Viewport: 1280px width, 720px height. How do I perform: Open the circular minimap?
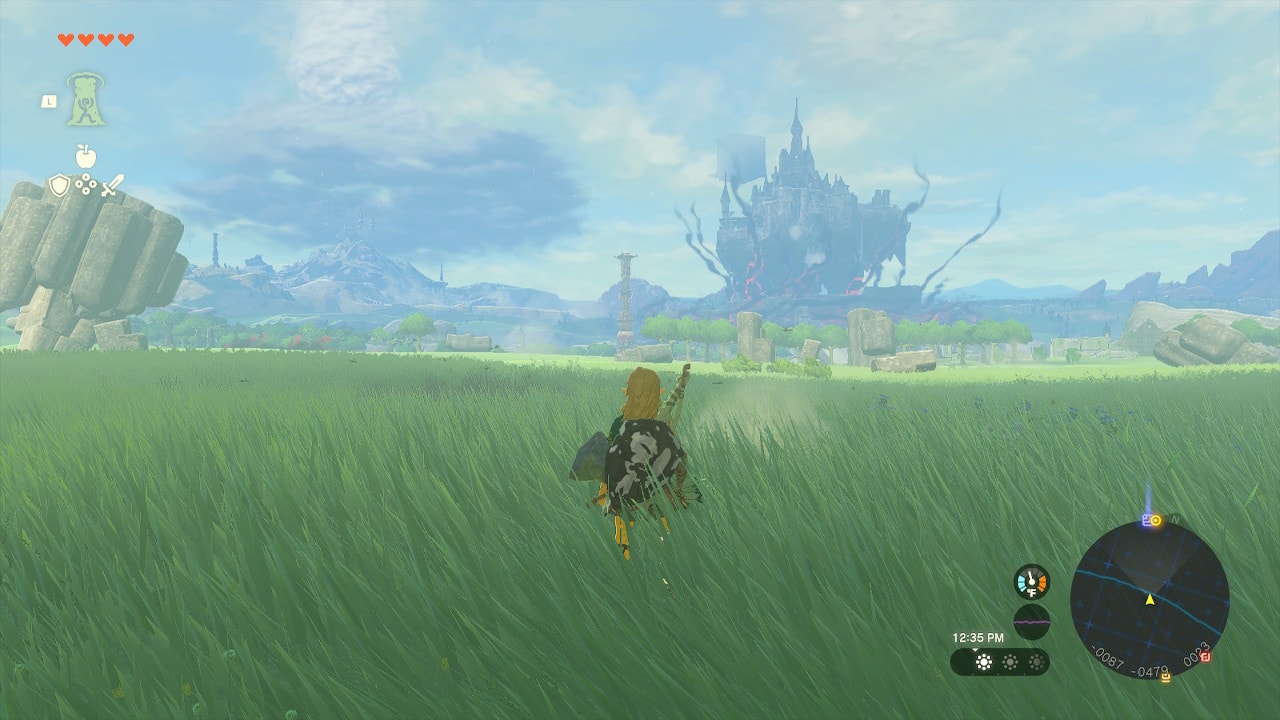1149,600
